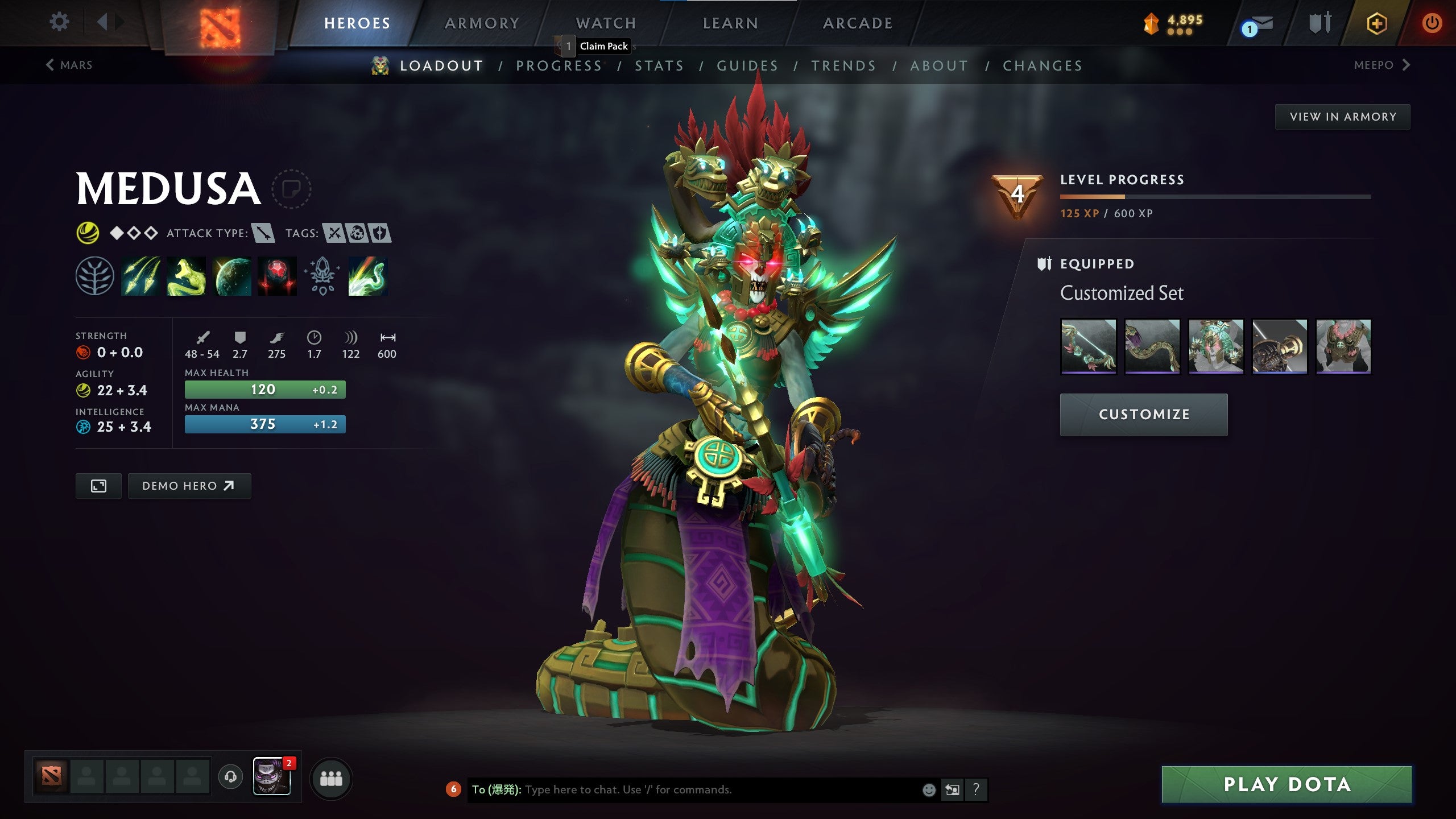Open the Split Shot ability icon
The height and width of the screenshot is (819, 1456).
point(139,277)
